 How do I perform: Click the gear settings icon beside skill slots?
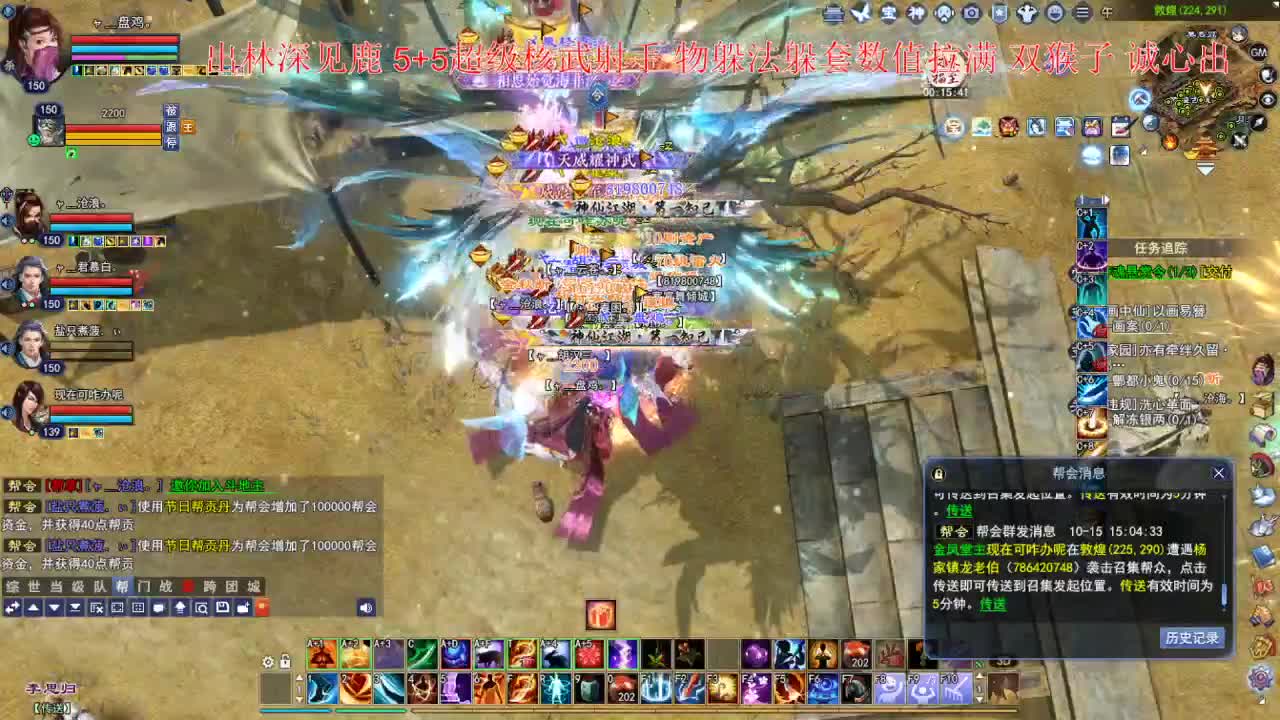point(267,660)
